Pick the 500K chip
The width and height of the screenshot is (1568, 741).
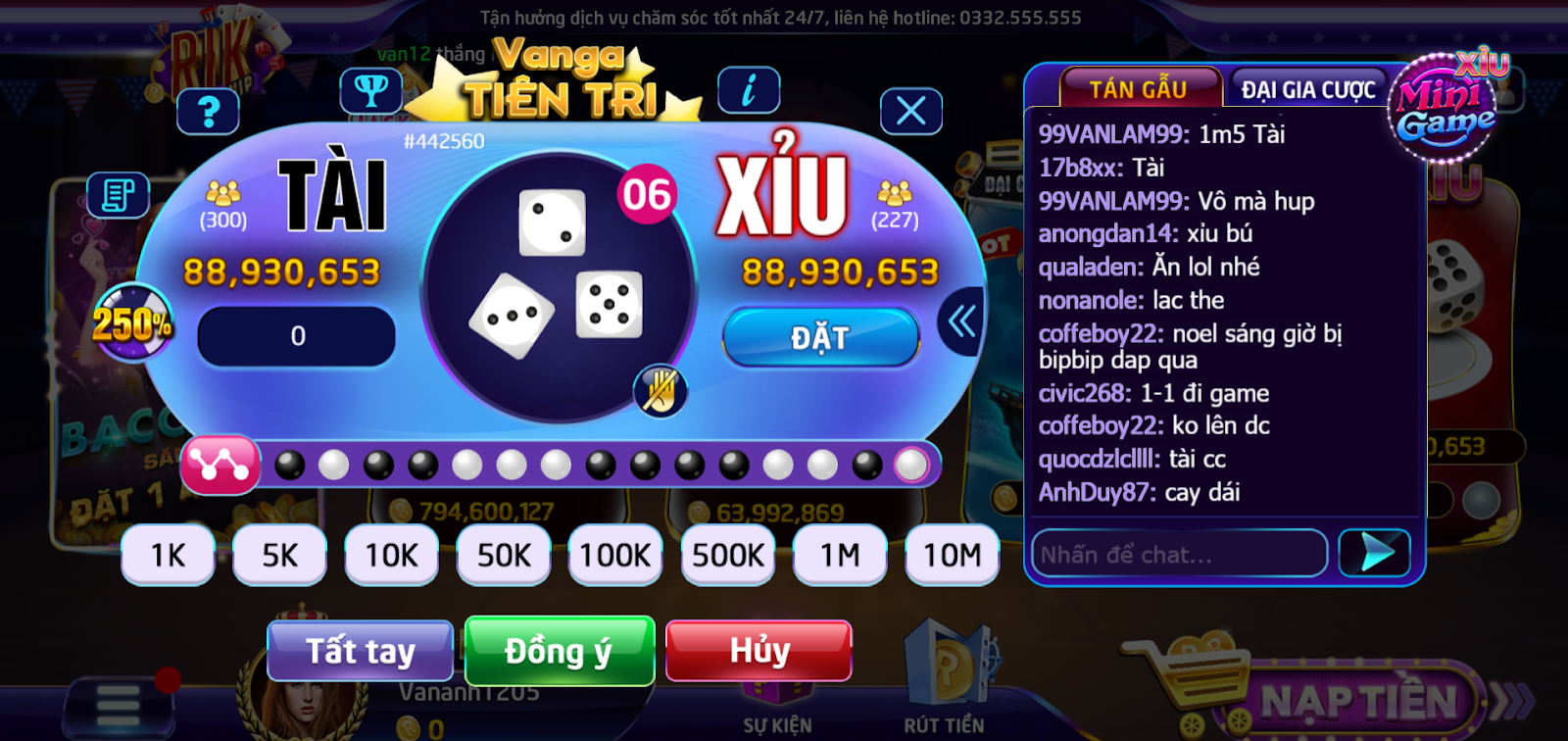(x=728, y=555)
